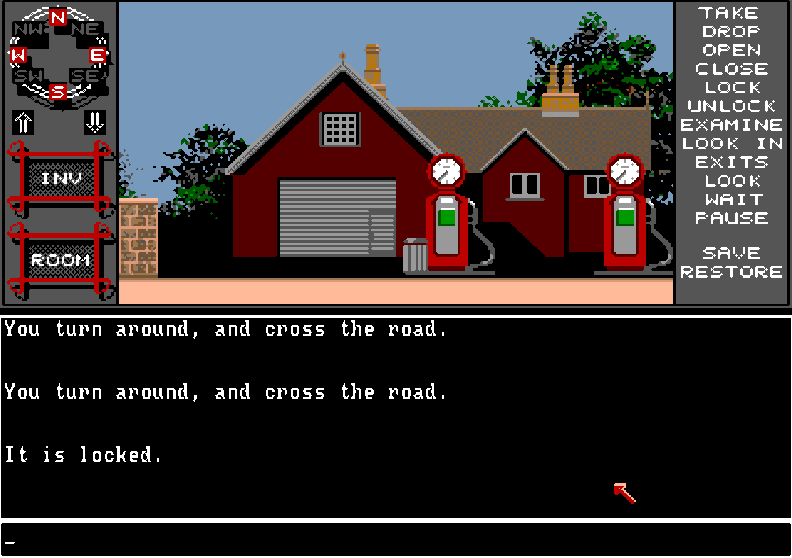This screenshot has width=792, height=558.
Task: Select the TAKE verb
Action: (730, 13)
